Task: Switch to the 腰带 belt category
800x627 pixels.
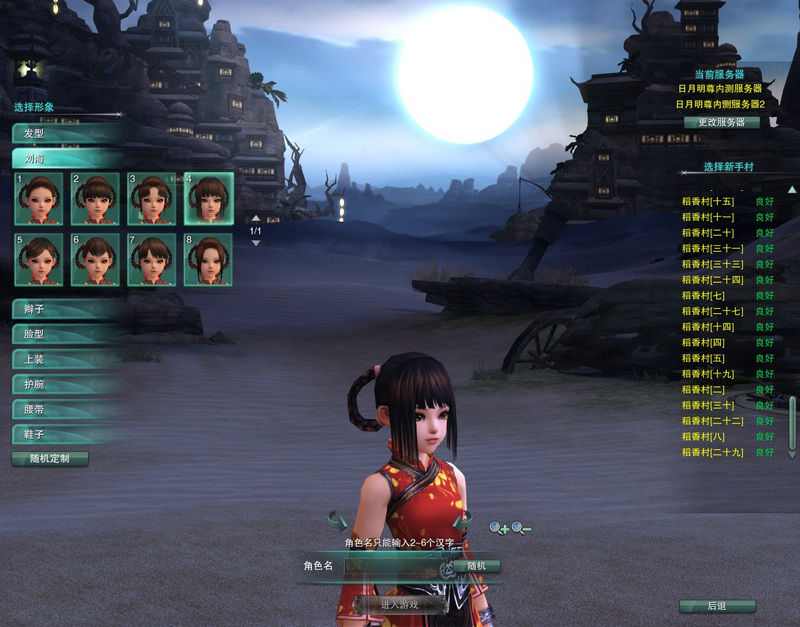Action: pyautogui.click(x=65, y=409)
